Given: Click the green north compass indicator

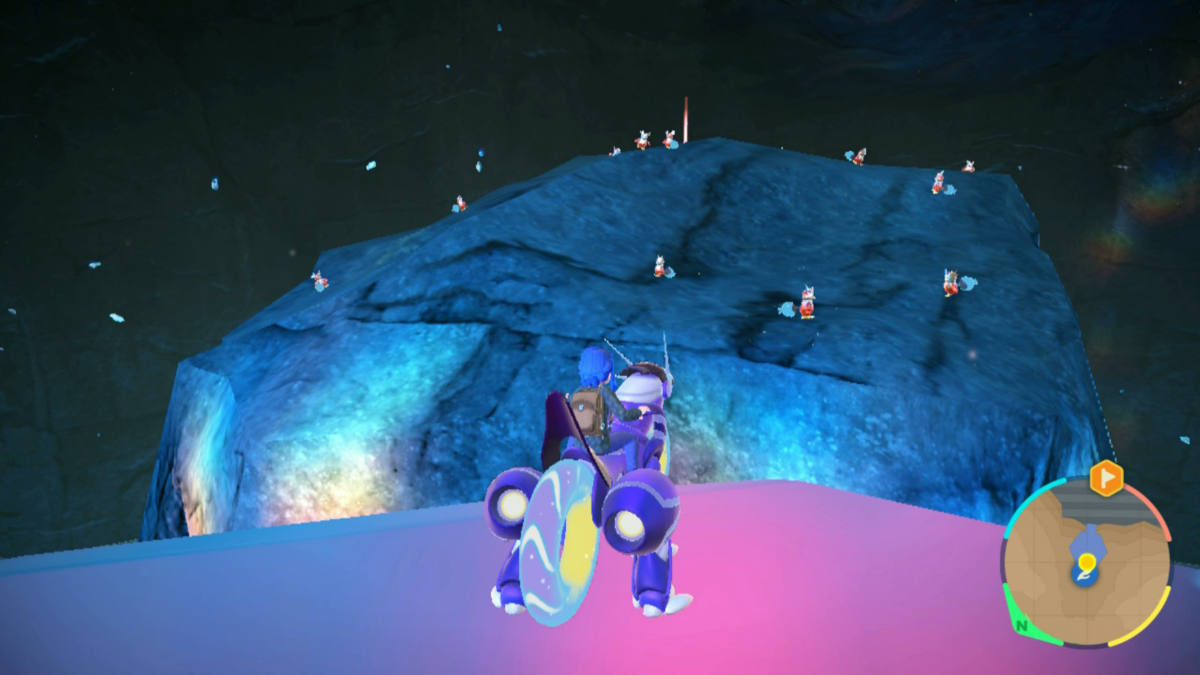Looking at the screenshot, I should pyautogui.click(x=1021, y=627).
